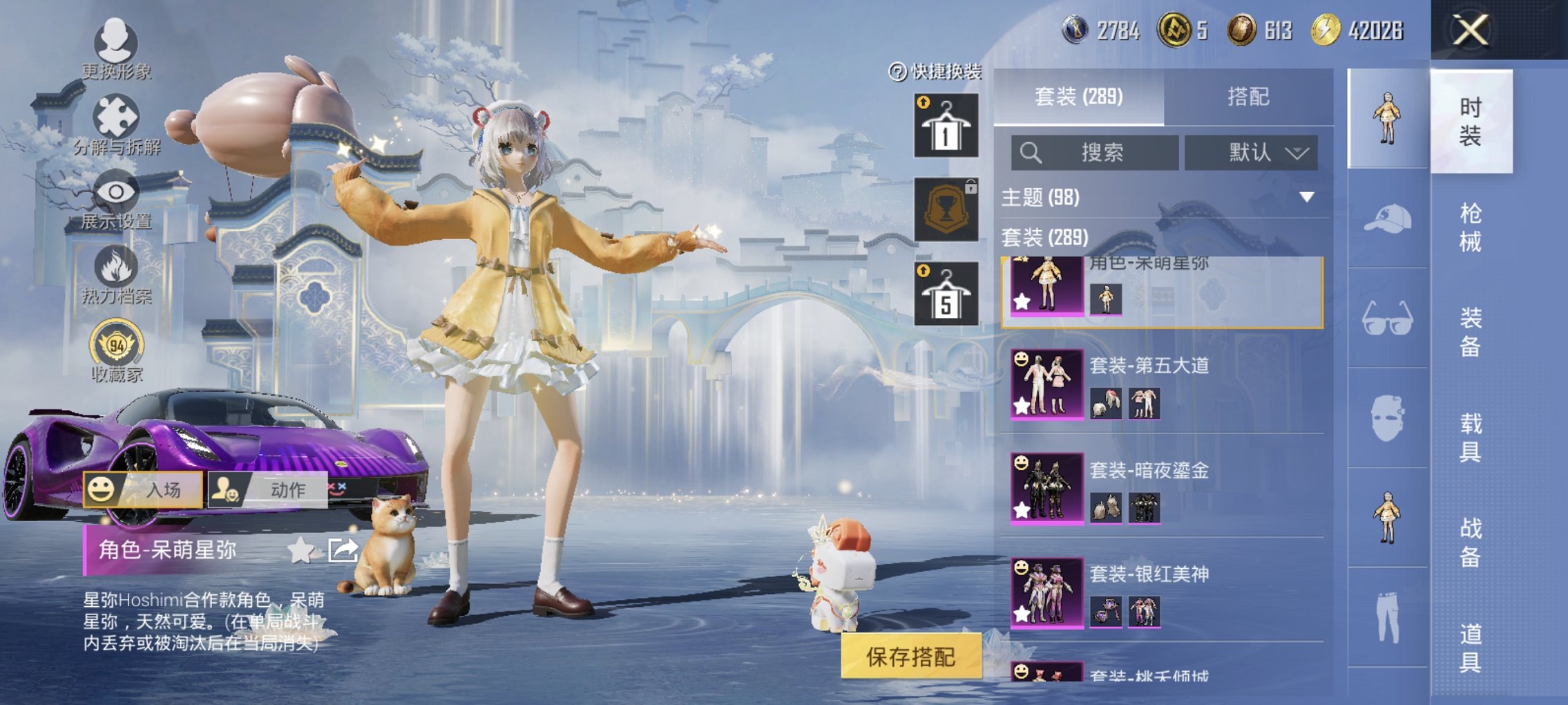1568x705 pixels.
Task: Open 更换形象 change appearance option
Action: click(x=115, y=48)
